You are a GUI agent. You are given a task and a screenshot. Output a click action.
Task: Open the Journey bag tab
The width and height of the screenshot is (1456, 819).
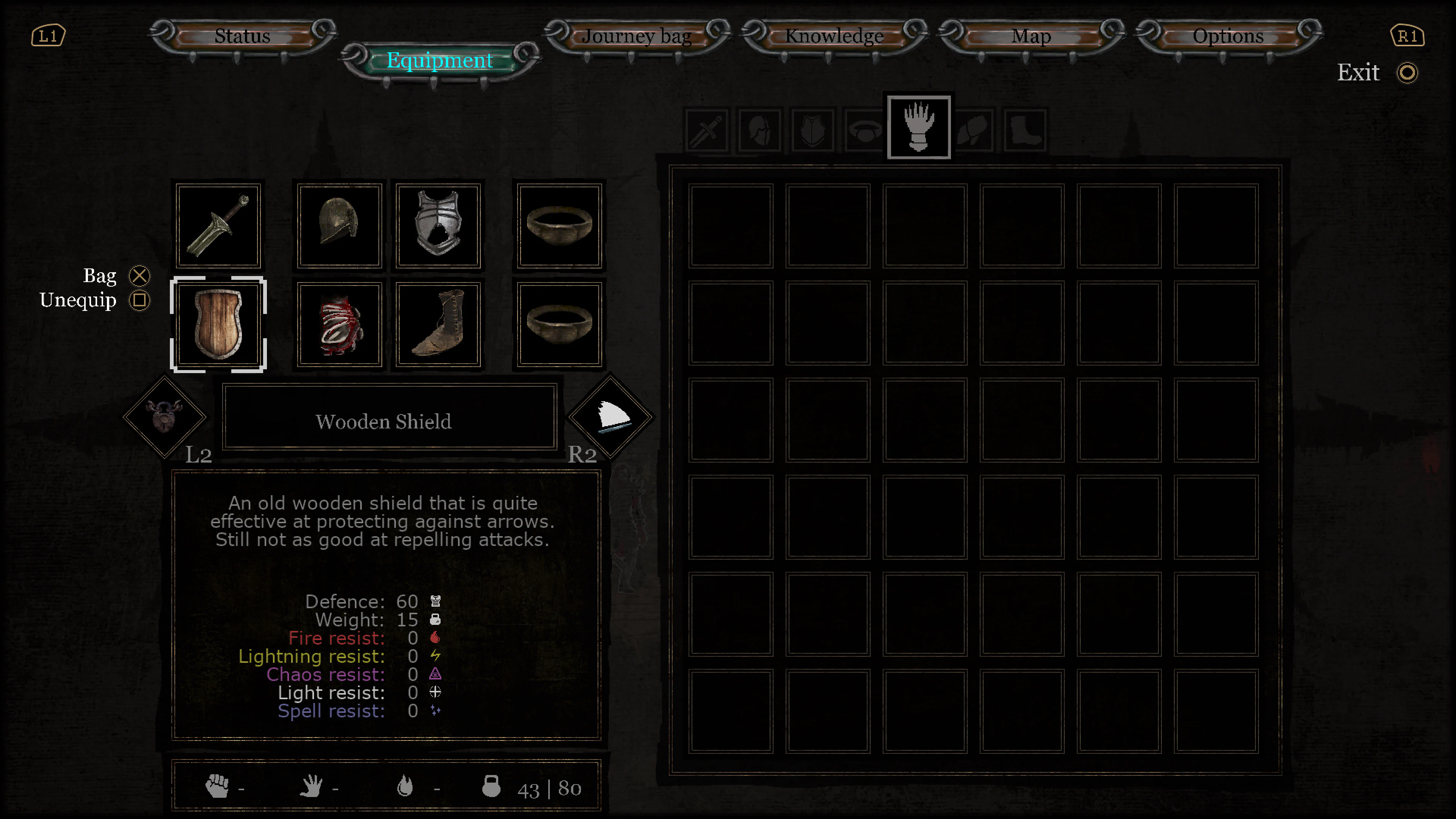click(x=637, y=36)
